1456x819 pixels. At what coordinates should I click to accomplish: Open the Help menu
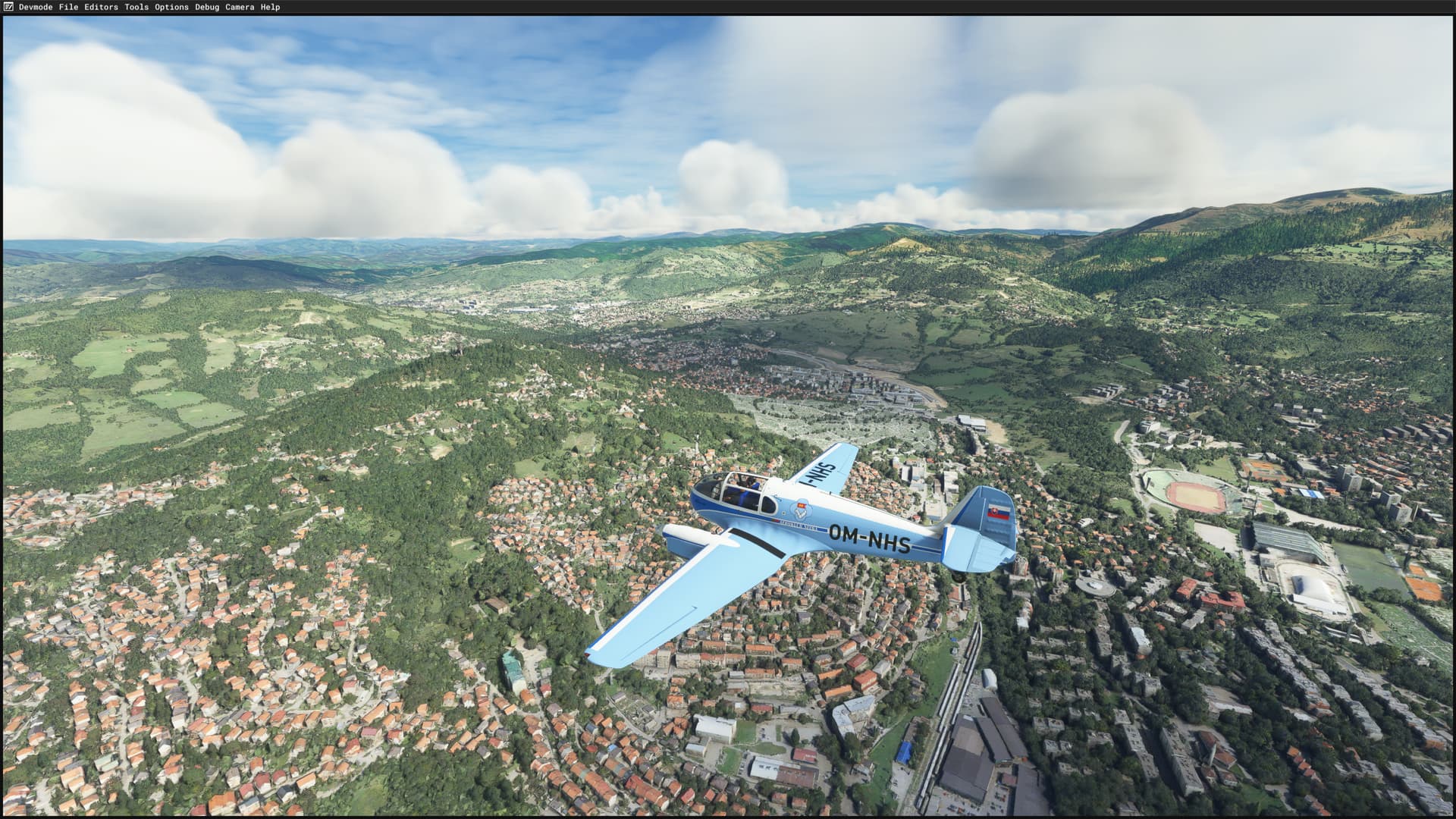[x=269, y=7]
